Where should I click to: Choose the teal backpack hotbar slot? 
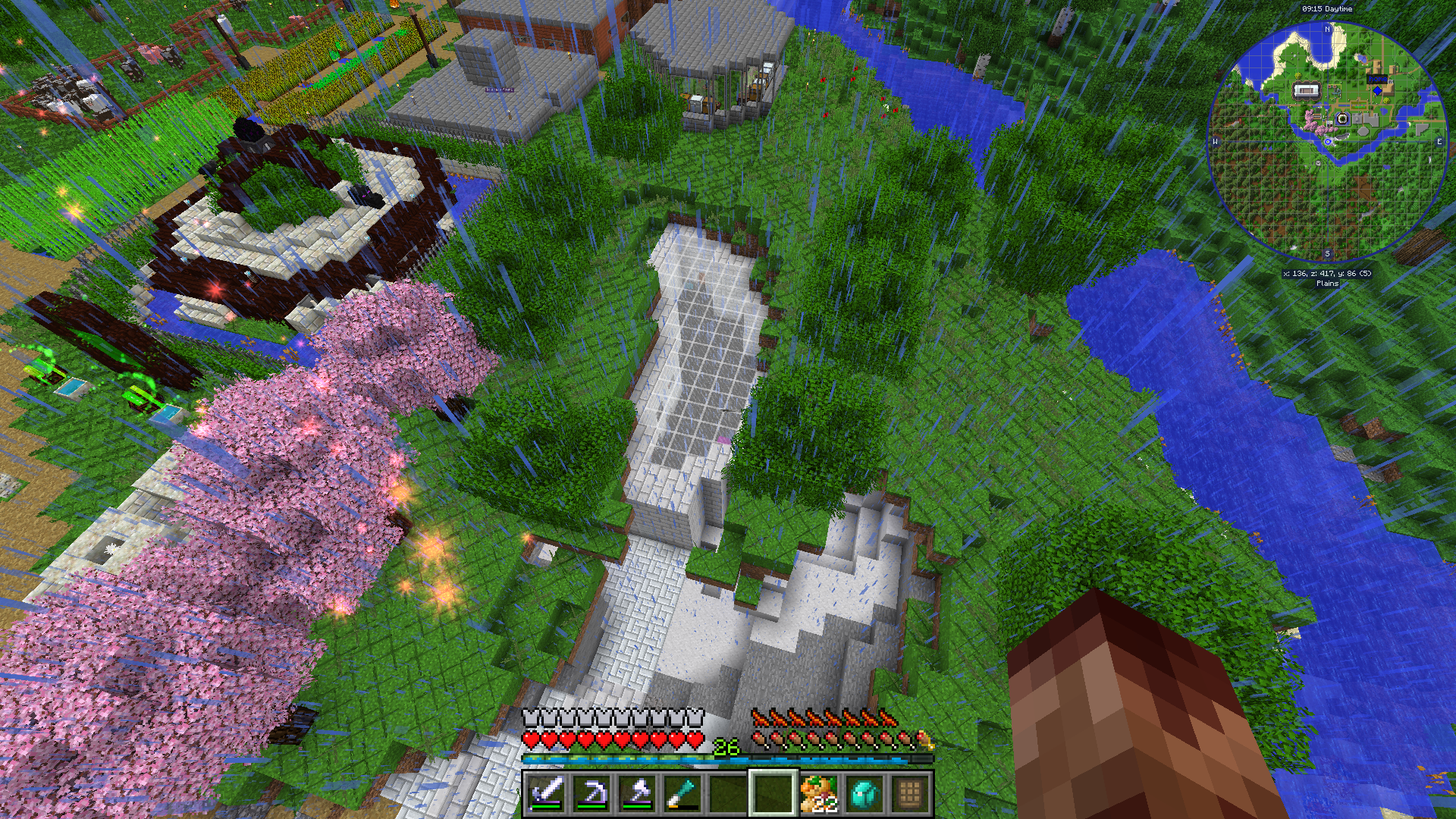(x=864, y=793)
